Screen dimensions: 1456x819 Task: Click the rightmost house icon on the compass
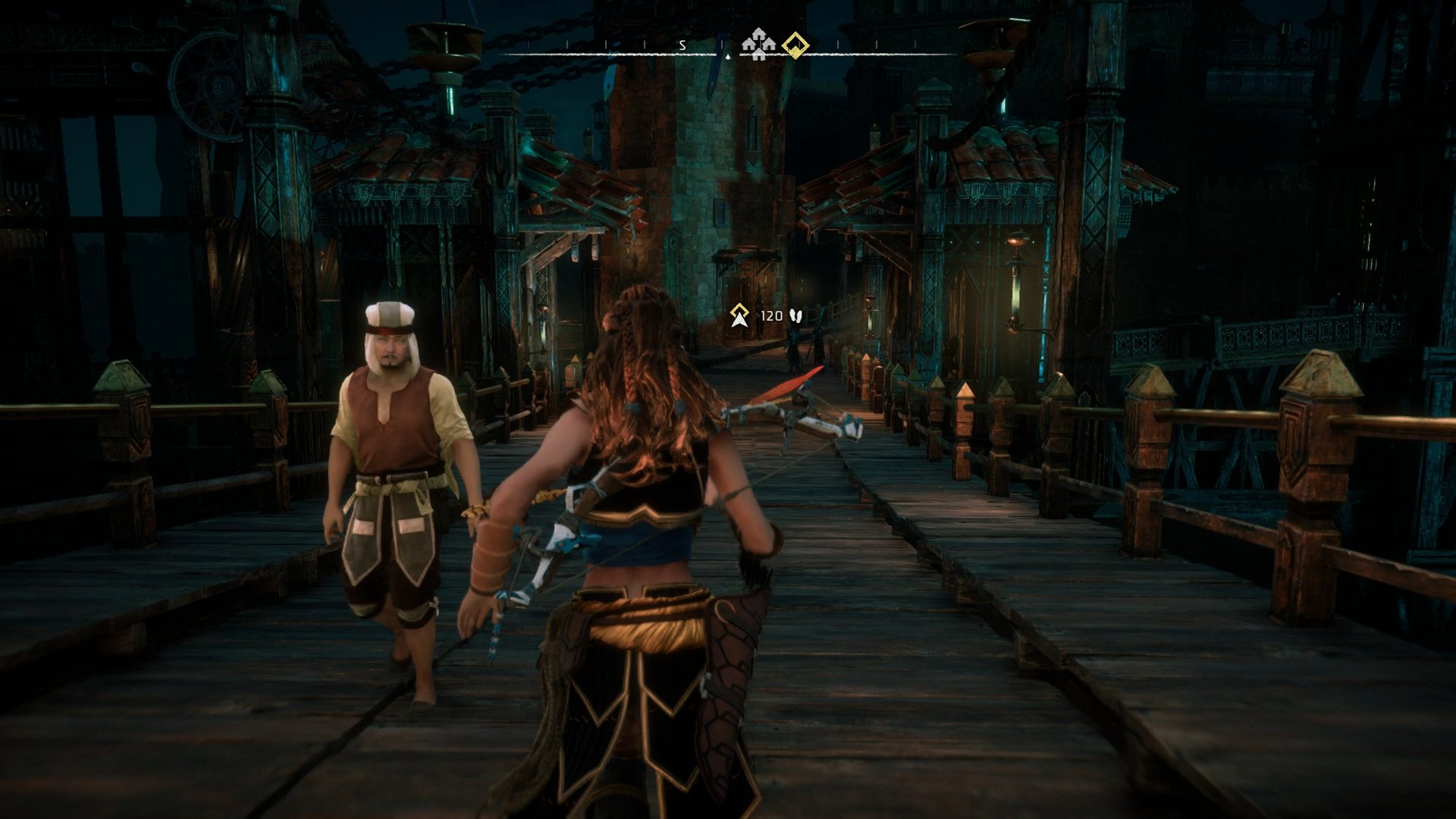pyautogui.click(x=767, y=45)
